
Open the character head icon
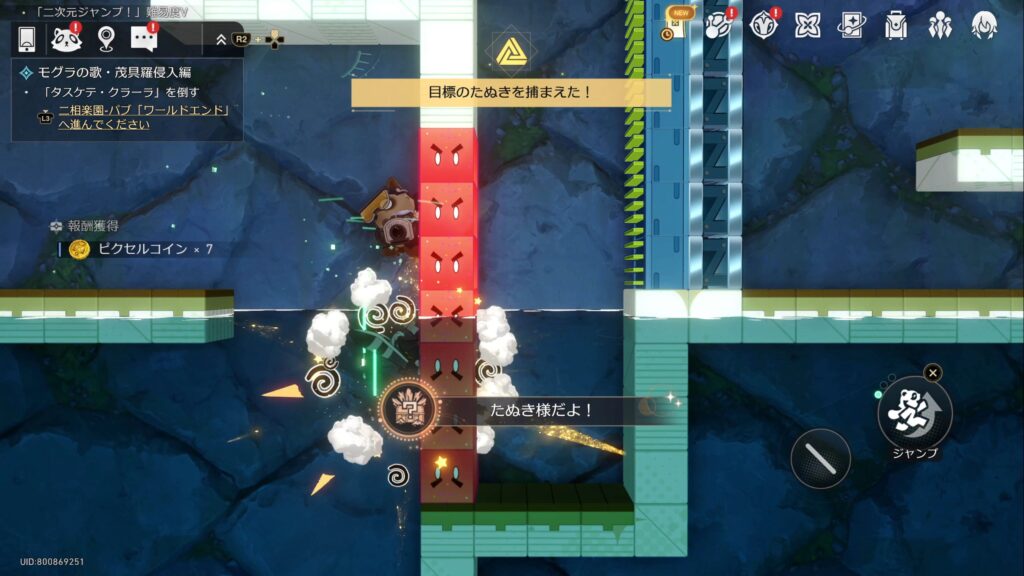tap(984, 25)
